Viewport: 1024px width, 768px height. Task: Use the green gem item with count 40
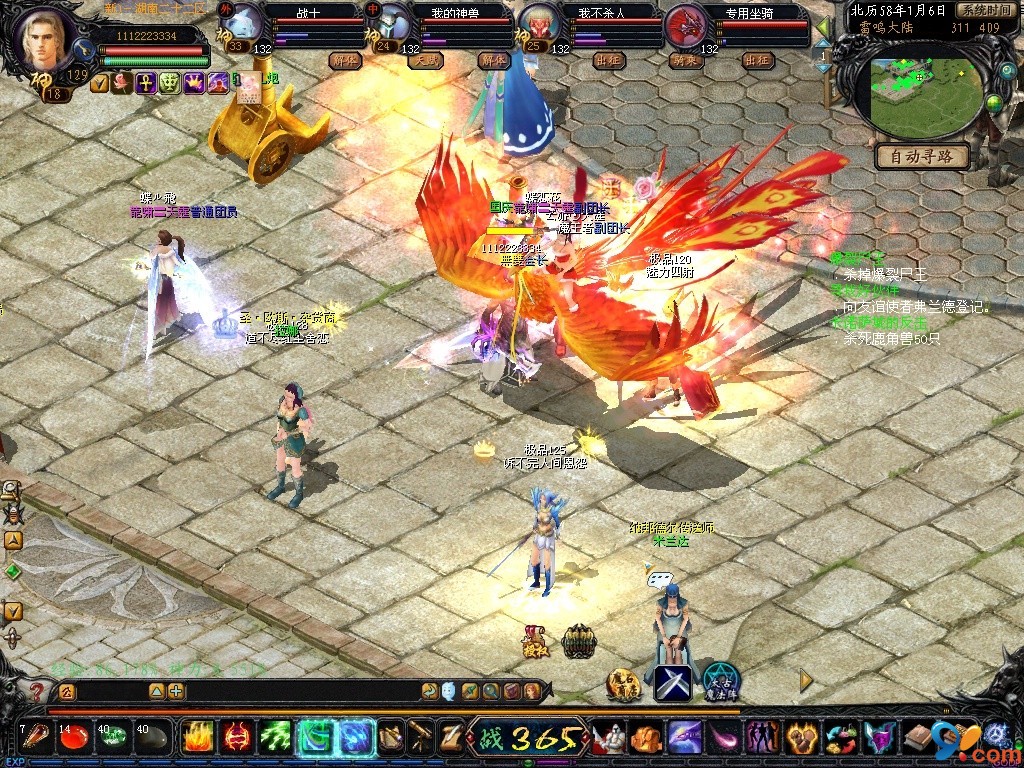(113, 738)
